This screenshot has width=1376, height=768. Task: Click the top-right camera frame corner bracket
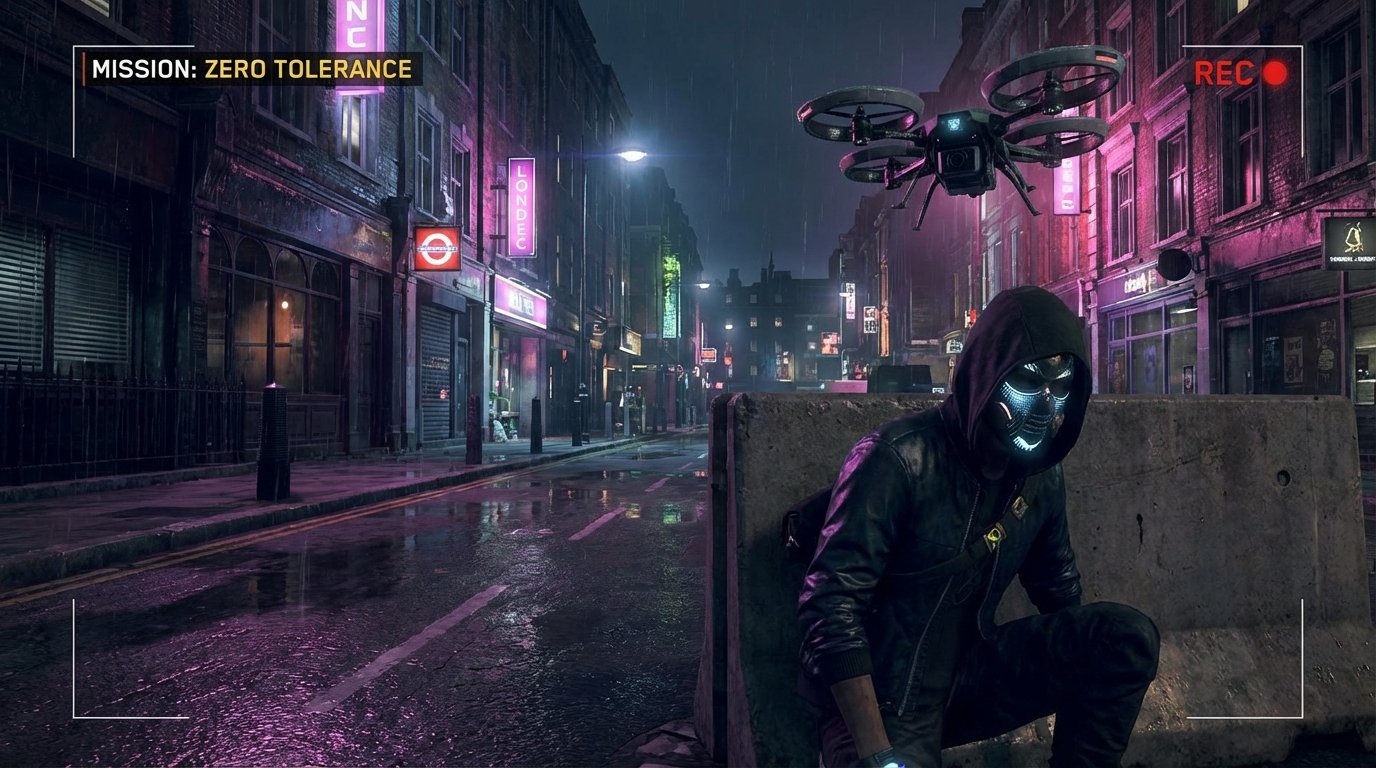[x=1300, y=45]
